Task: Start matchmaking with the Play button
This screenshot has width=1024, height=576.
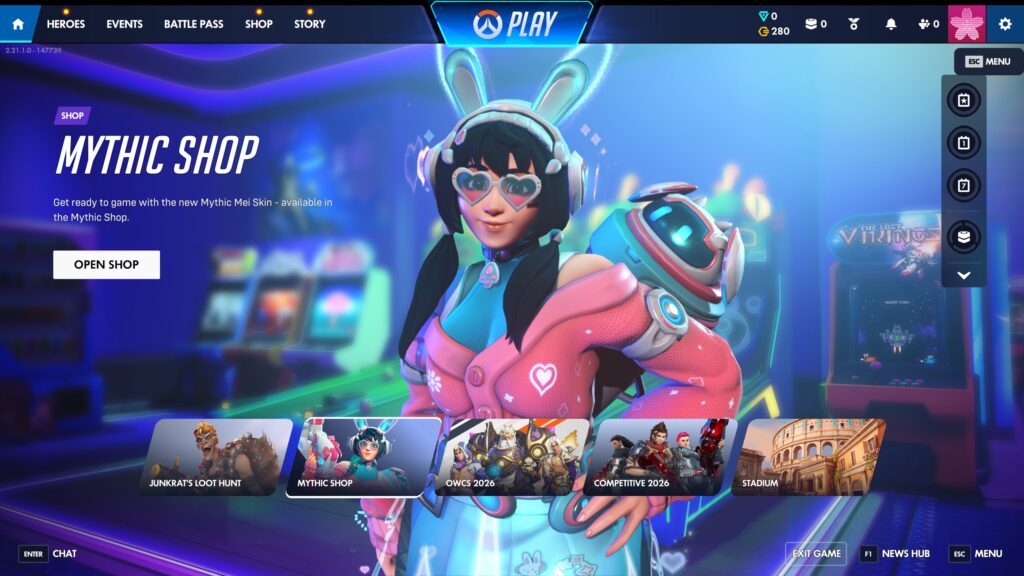Action: pos(511,22)
